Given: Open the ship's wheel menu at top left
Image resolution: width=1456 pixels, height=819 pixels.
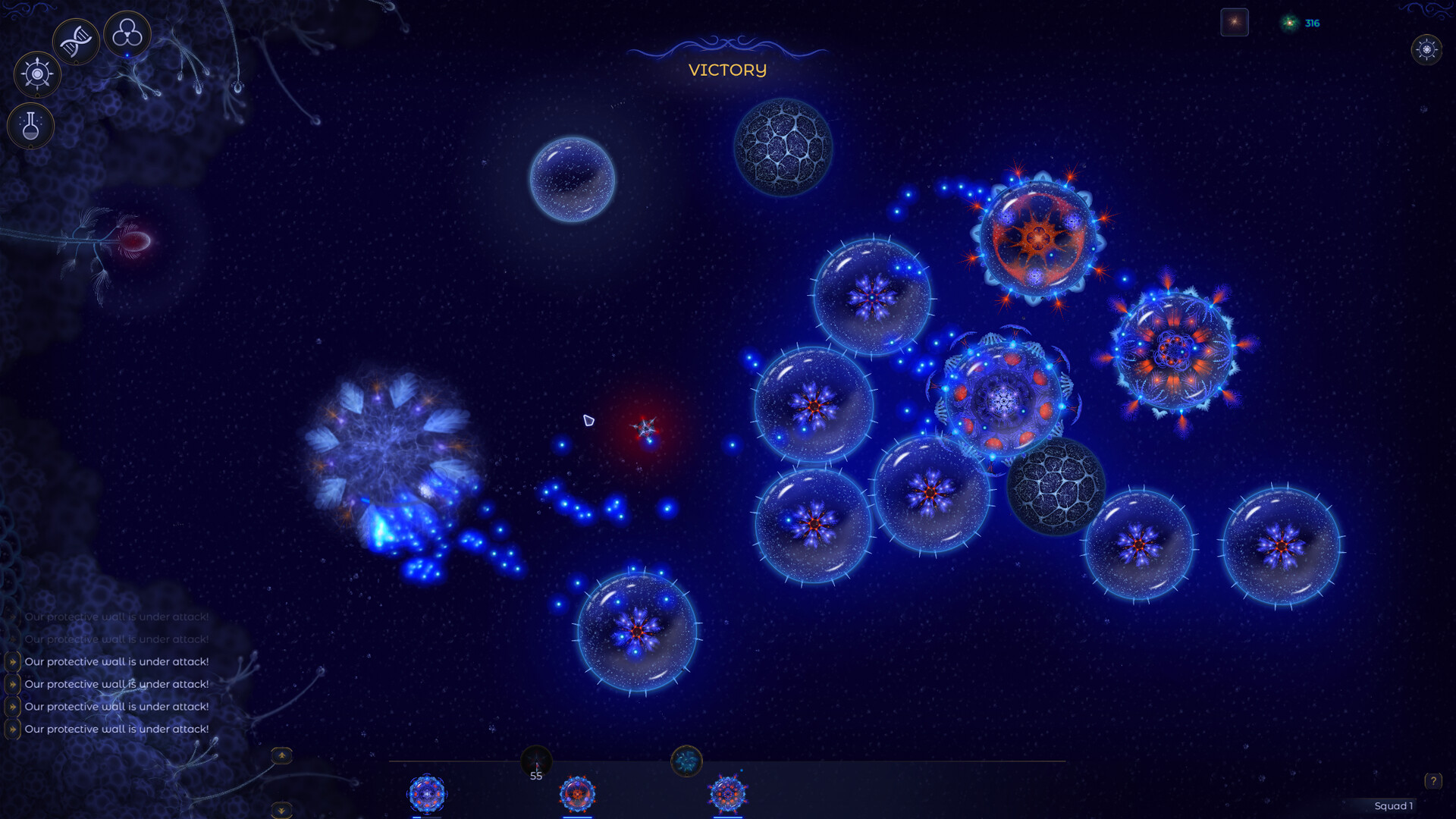Looking at the screenshot, I should 36,74.
